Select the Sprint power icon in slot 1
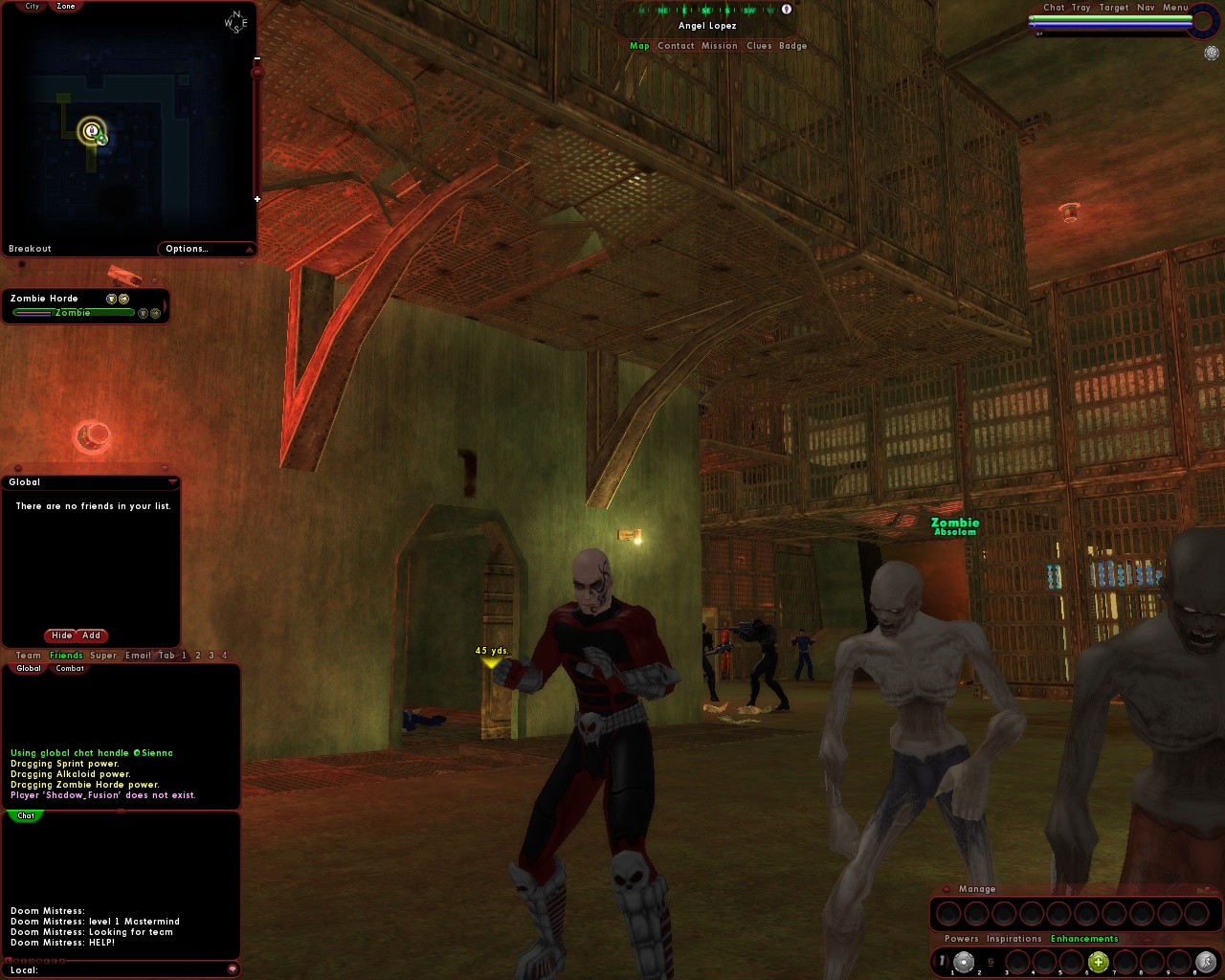 [964, 963]
